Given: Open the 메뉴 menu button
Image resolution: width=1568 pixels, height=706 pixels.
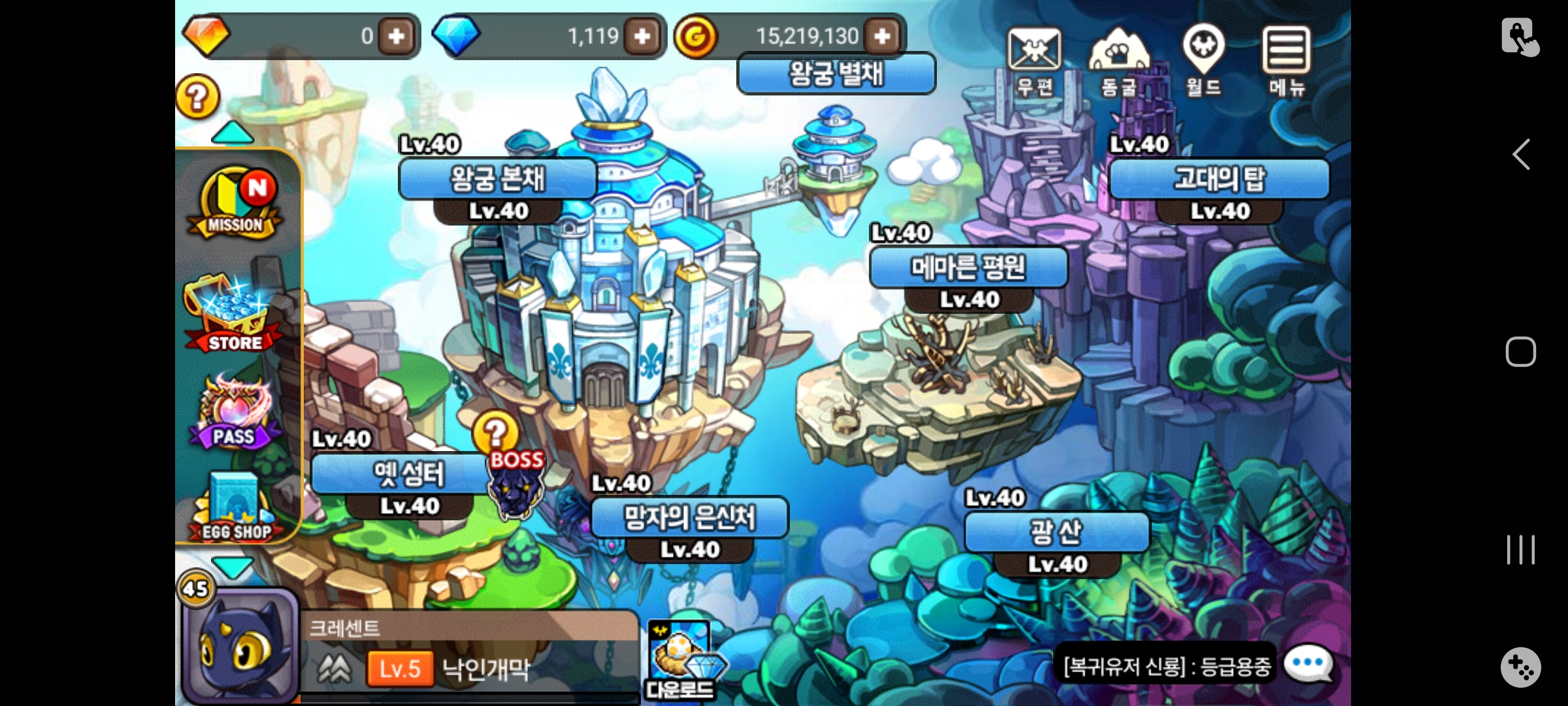Looking at the screenshot, I should click(1286, 59).
